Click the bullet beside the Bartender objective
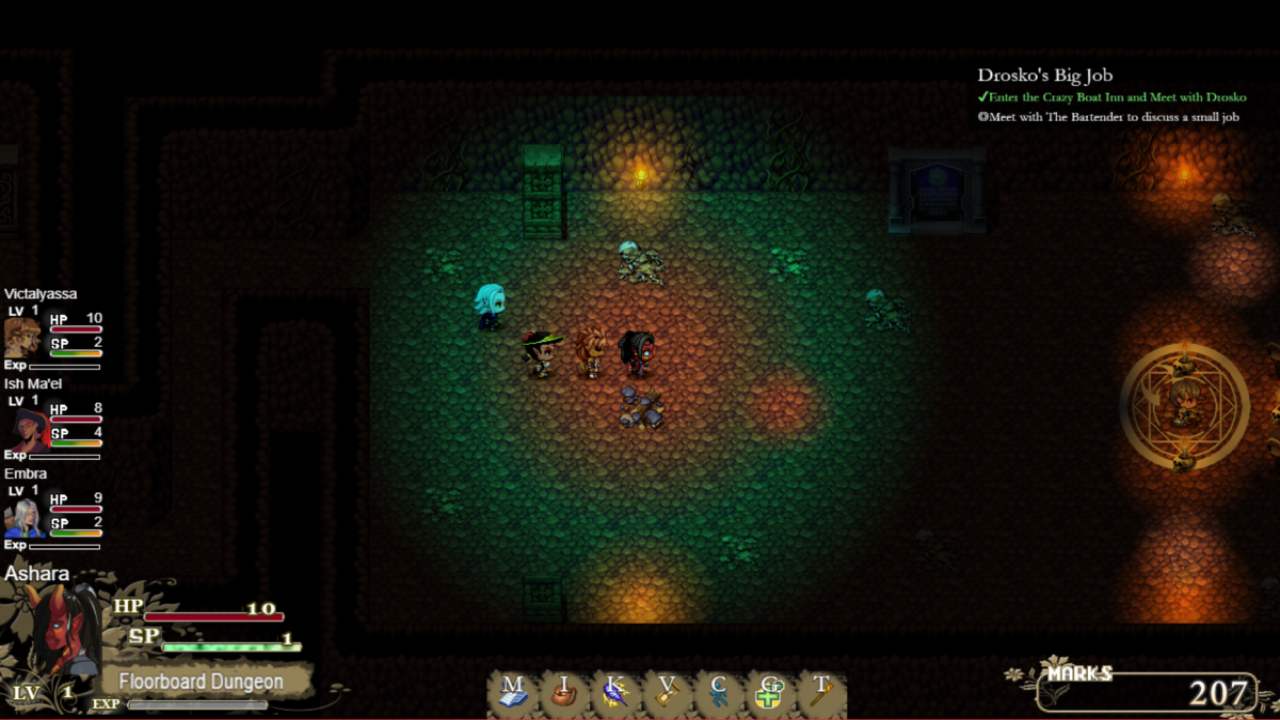Screen dimensions: 1280x720 (x=984, y=116)
